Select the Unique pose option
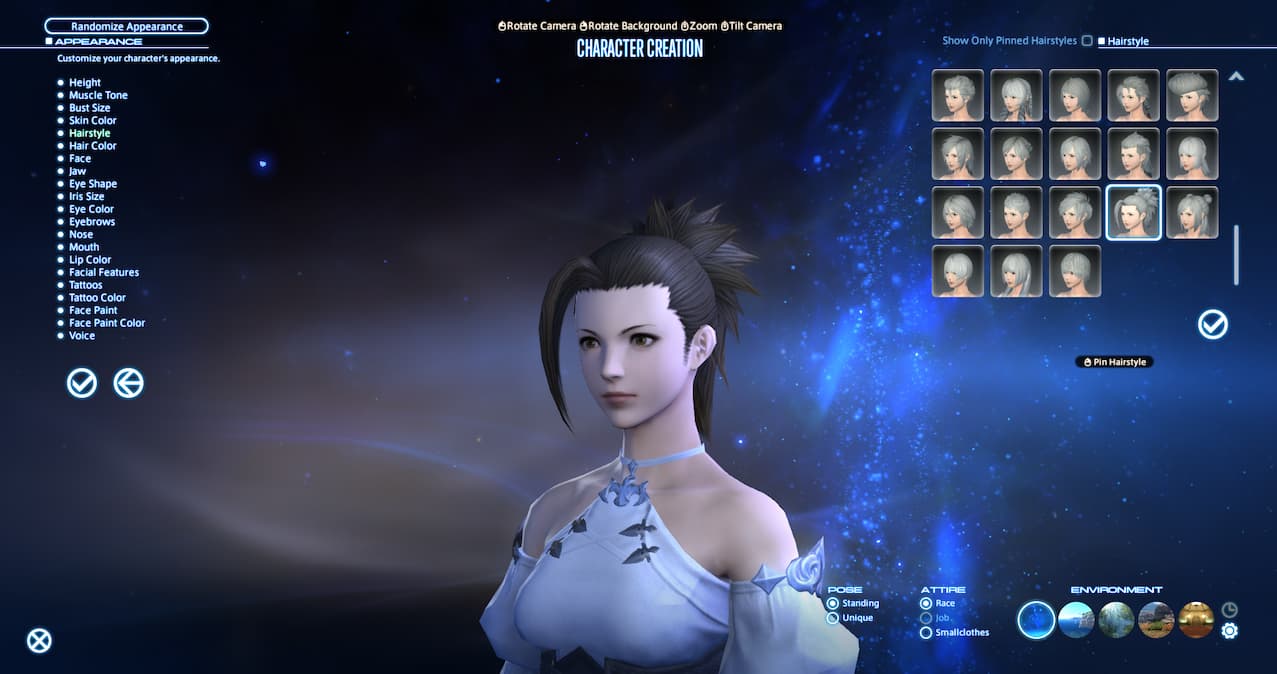Image resolution: width=1277 pixels, height=674 pixels. click(x=833, y=618)
